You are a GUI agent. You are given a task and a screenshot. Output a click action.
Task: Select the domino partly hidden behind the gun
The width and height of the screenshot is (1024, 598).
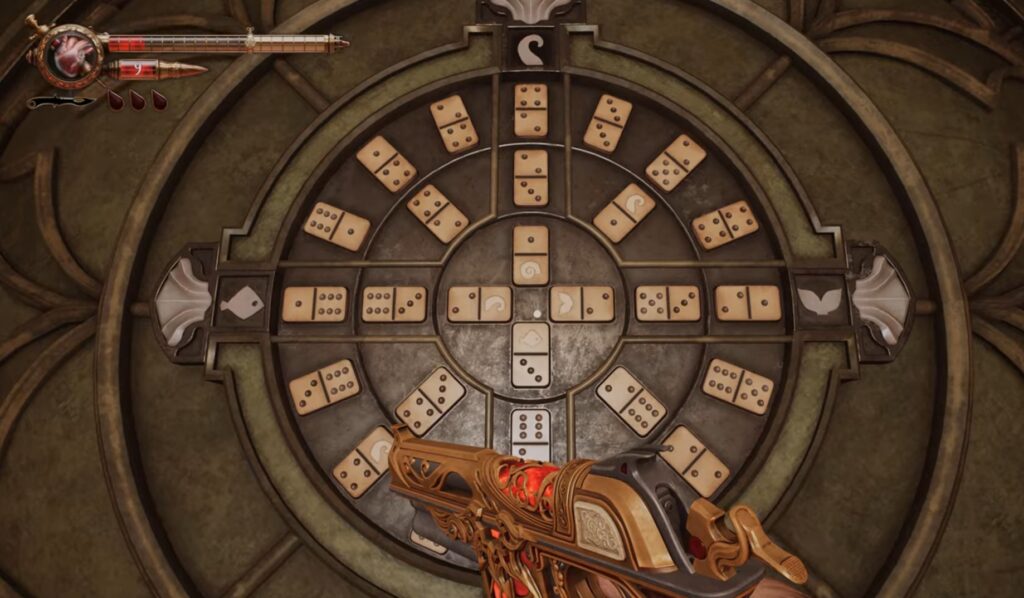click(531, 433)
